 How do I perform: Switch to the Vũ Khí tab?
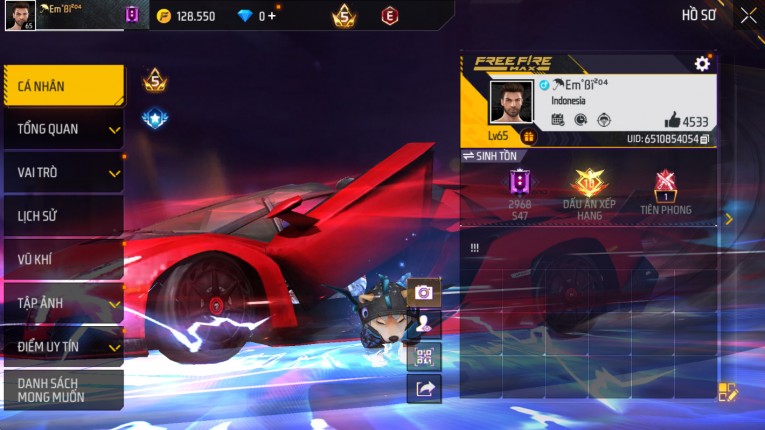[64, 260]
